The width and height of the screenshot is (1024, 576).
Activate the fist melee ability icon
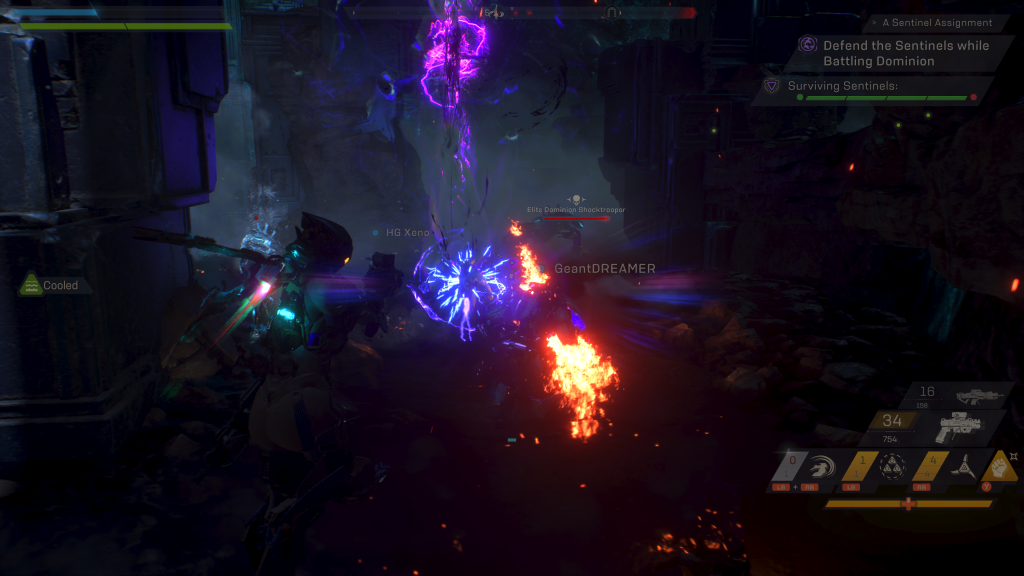coord(998,465)
